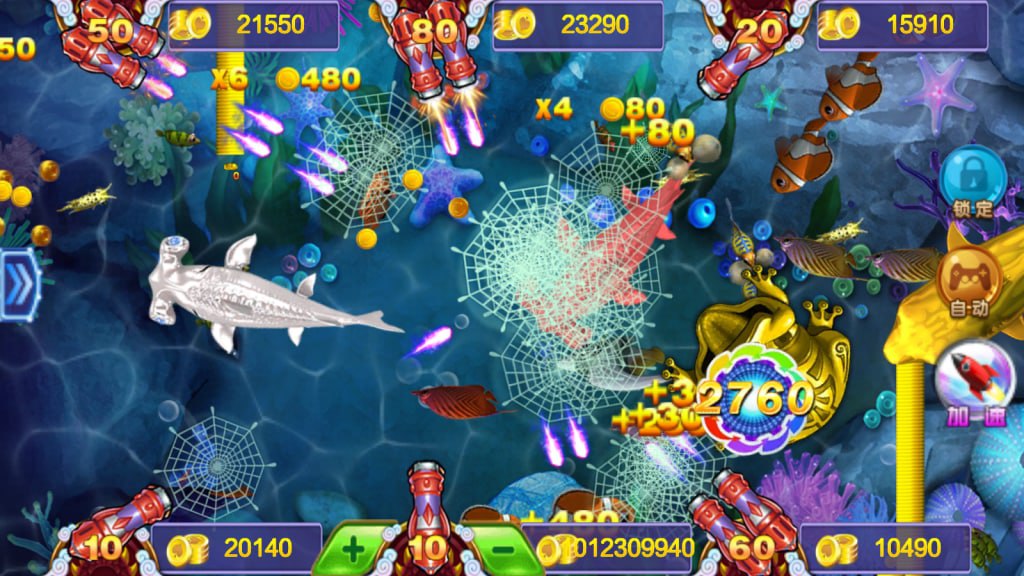Activate the 锁定 lock target button
1024x576 pixels.
[x=972, y=178]
